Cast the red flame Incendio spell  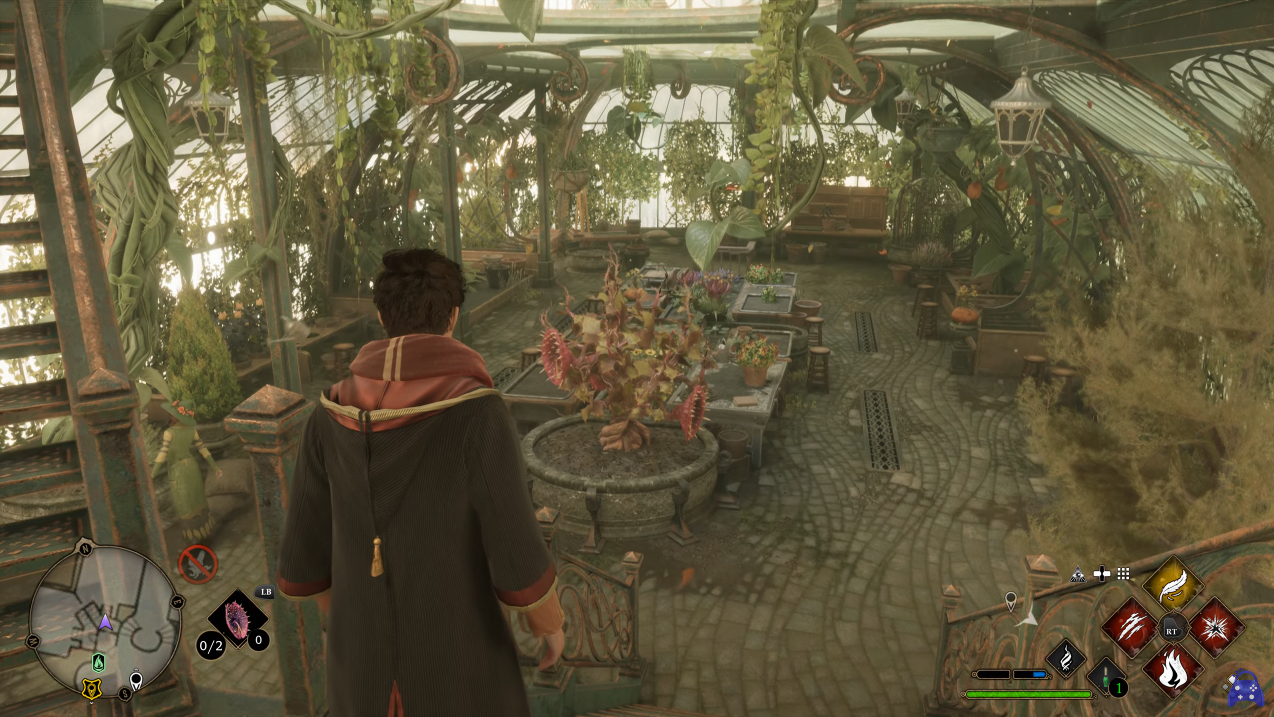(1172, 669)
